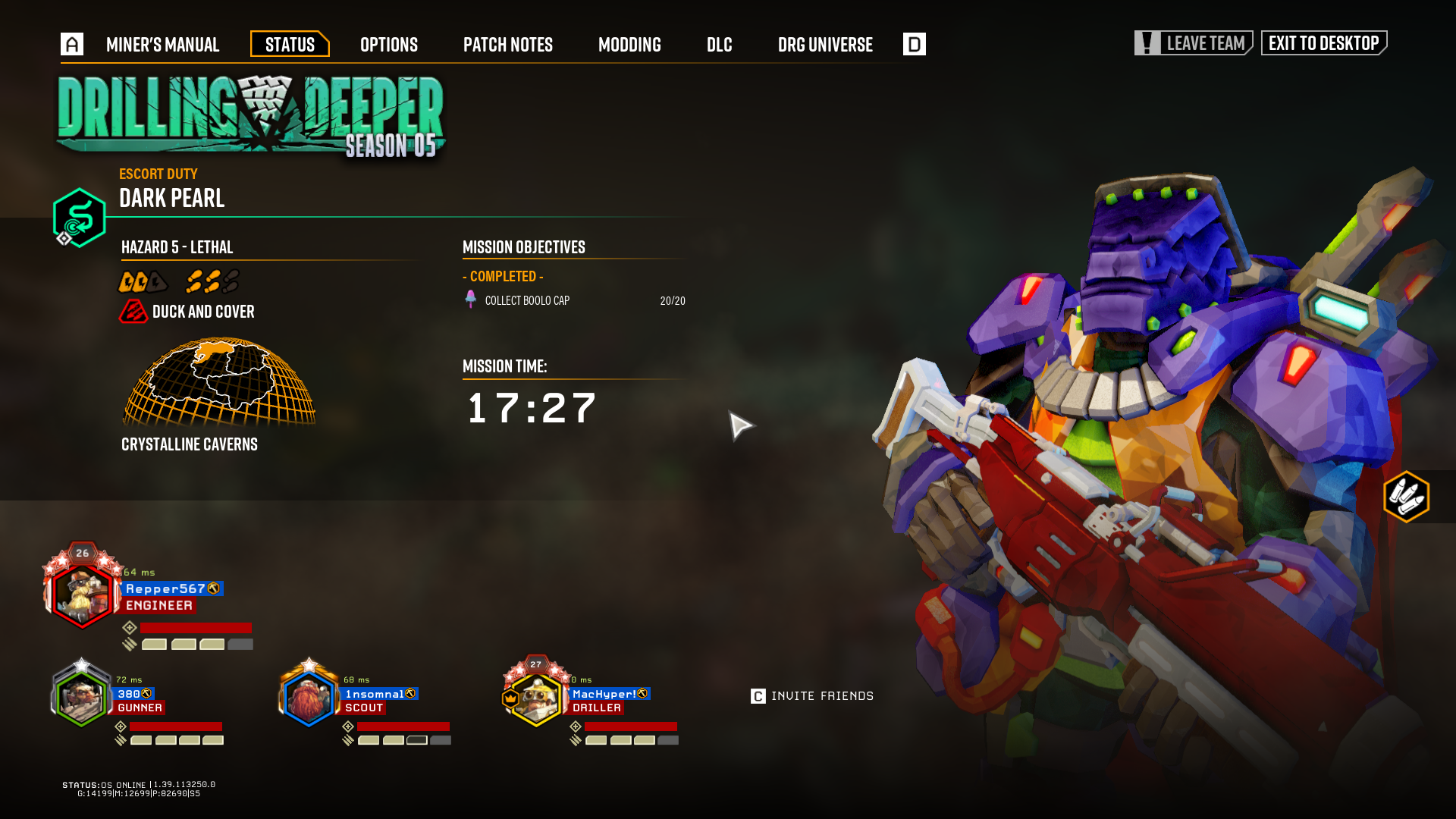
Task: Open the Miner's Manual tab
Action: (162, 45)
